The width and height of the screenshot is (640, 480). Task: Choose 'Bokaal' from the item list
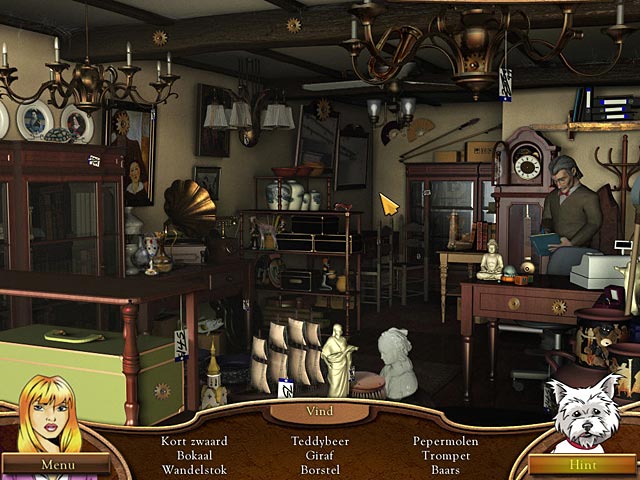click(195, 455)
